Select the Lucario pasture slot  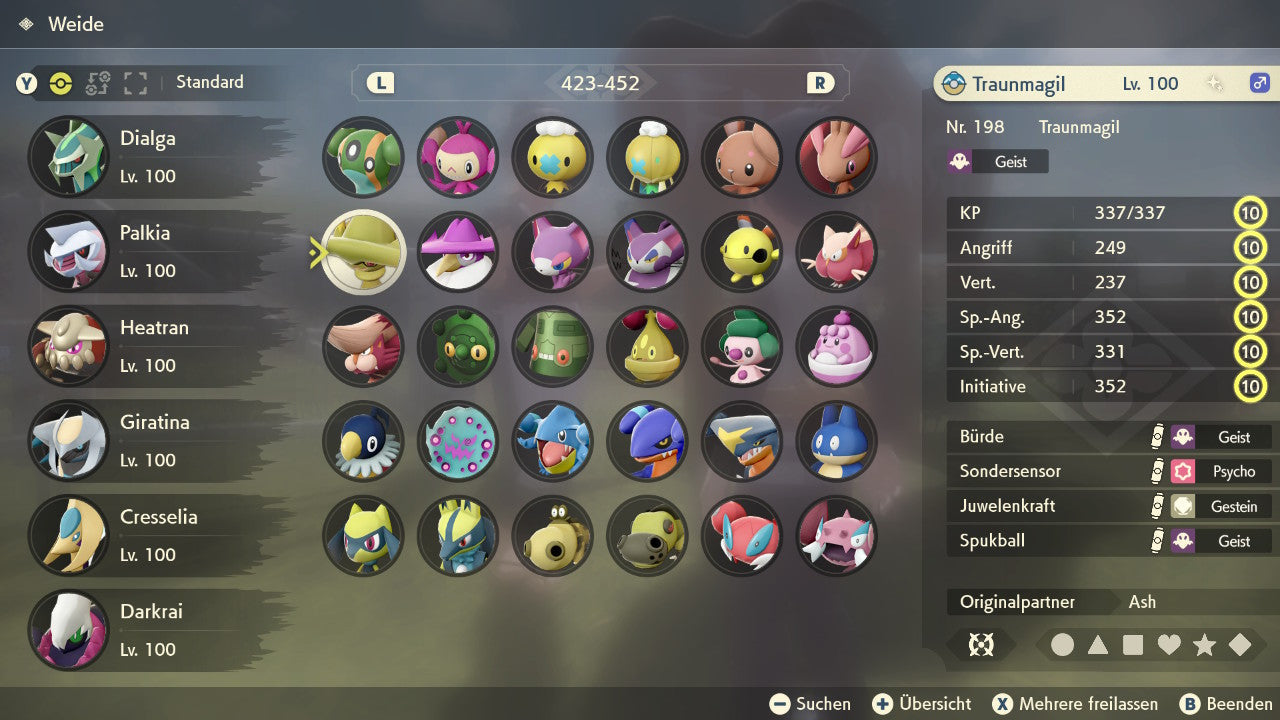pyautogui.click(x=458, y=536)
